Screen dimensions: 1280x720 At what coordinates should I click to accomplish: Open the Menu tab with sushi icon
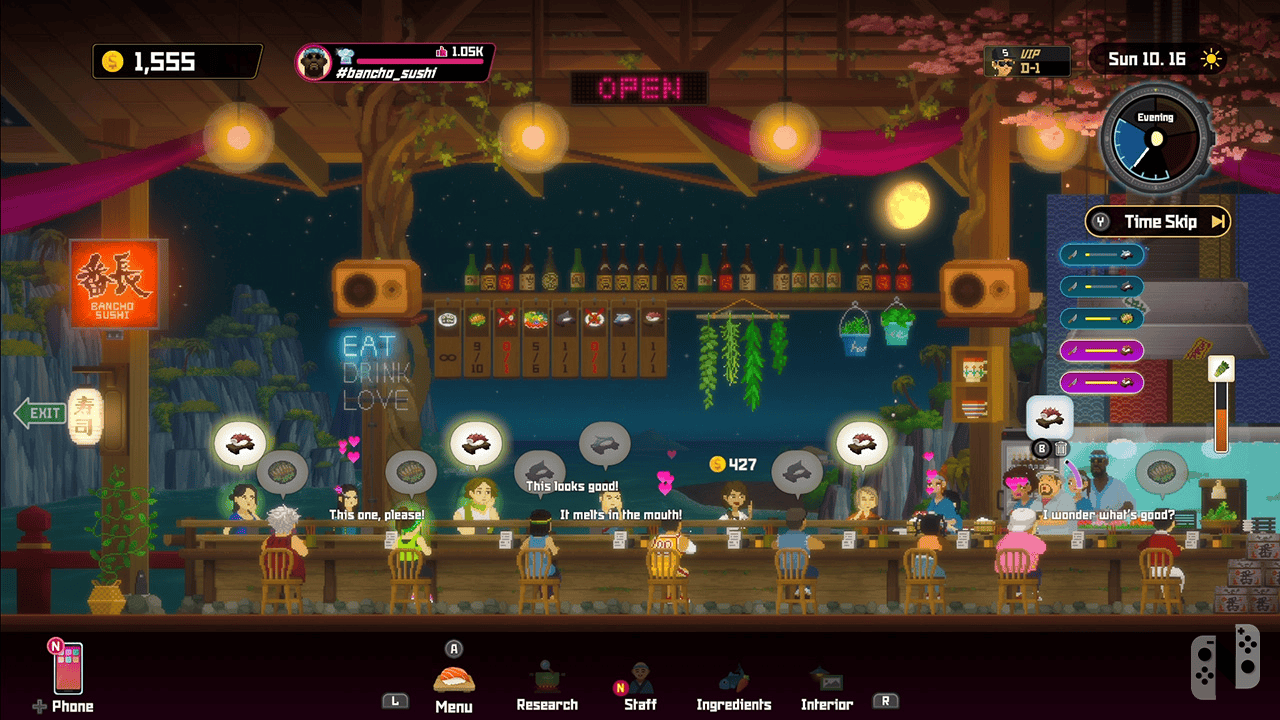pos(454,683)
